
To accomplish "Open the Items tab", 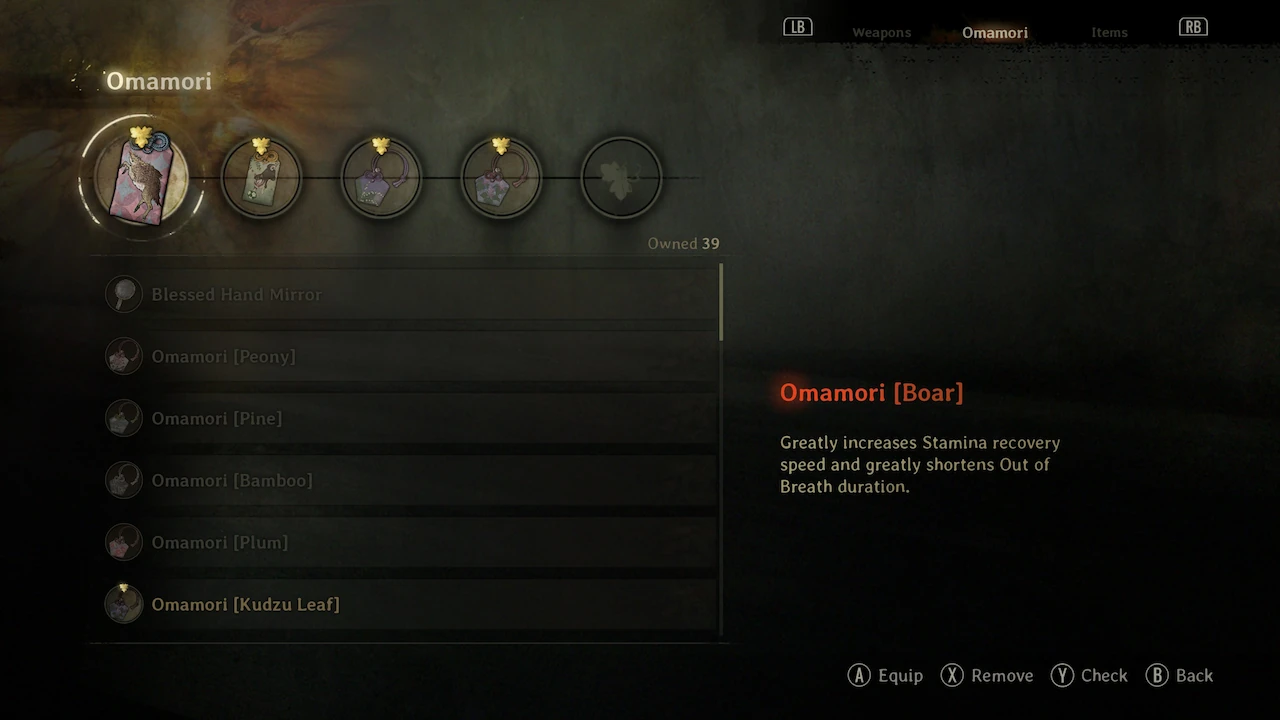I will click(x=1109, y=33).
